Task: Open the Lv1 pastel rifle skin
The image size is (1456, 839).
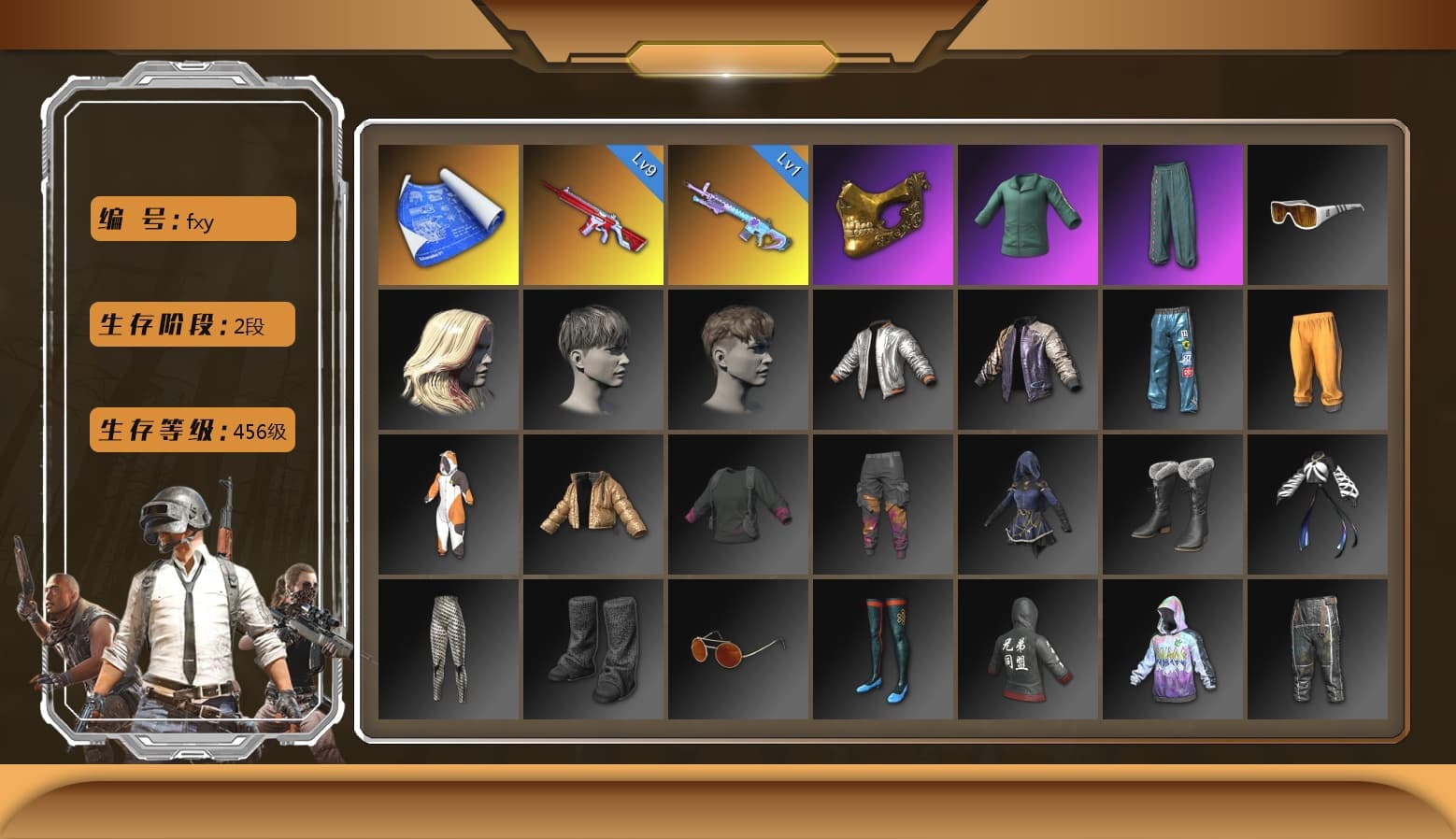Action: (737, 213)
